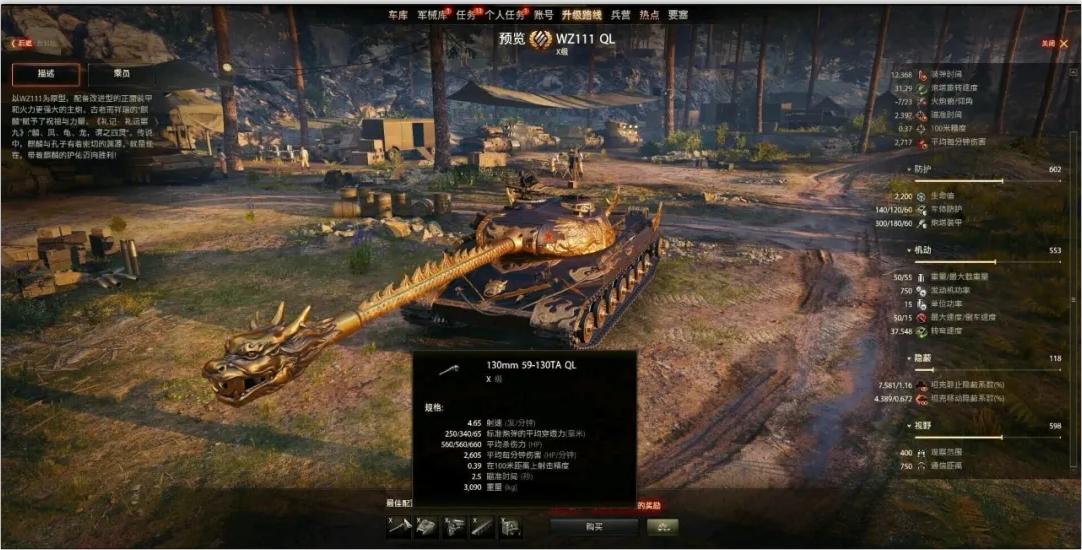Select the radio module icon
The height and width of the screenshot is (550, 1082).
(x=511, y=527)
